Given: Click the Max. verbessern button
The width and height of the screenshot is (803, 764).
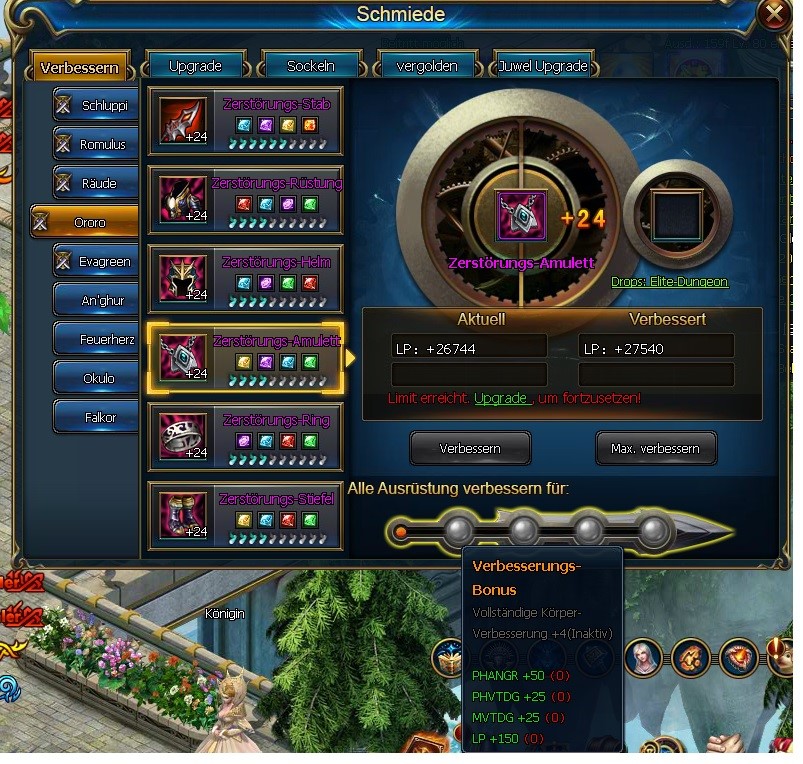Looking at the screenshot, I should (655, 448).
